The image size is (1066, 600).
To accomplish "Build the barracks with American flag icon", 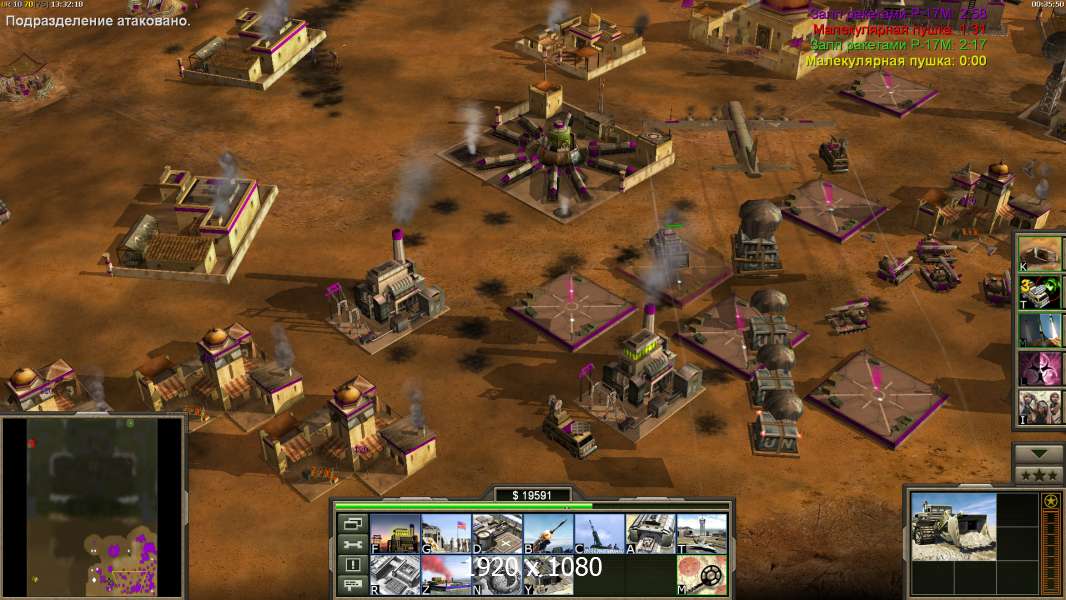I will click(x=446, y=534).
